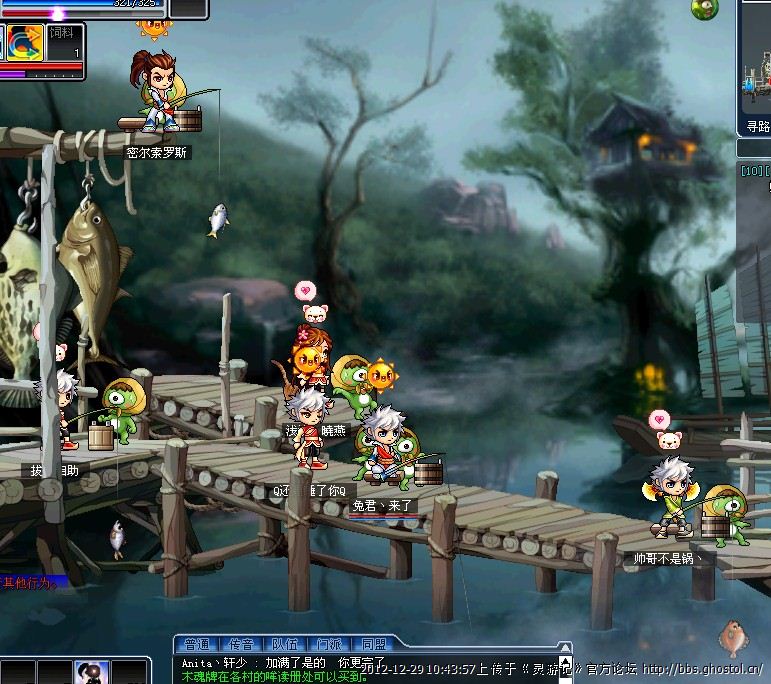Click the 寻路 pathfinding button
Image resolution: width=771 pixels, height=684 pixels.
[x=758, y=127]
